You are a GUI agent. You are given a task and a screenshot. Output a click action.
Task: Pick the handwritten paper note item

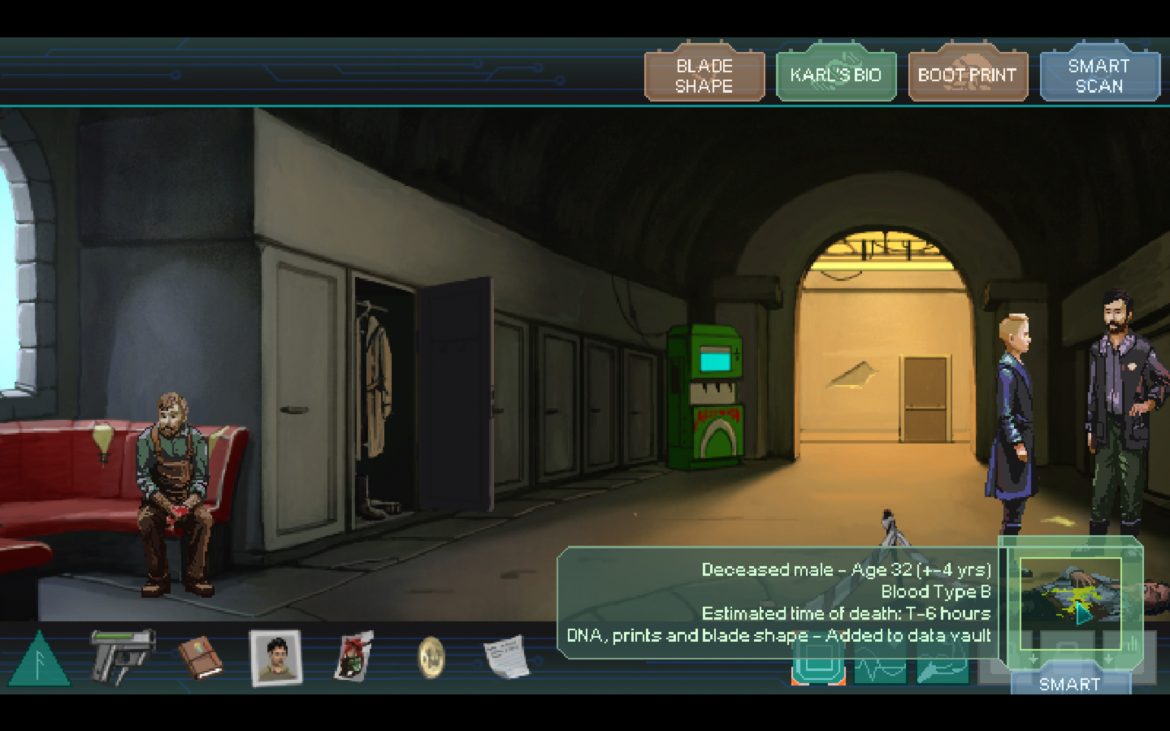point(506,657)
